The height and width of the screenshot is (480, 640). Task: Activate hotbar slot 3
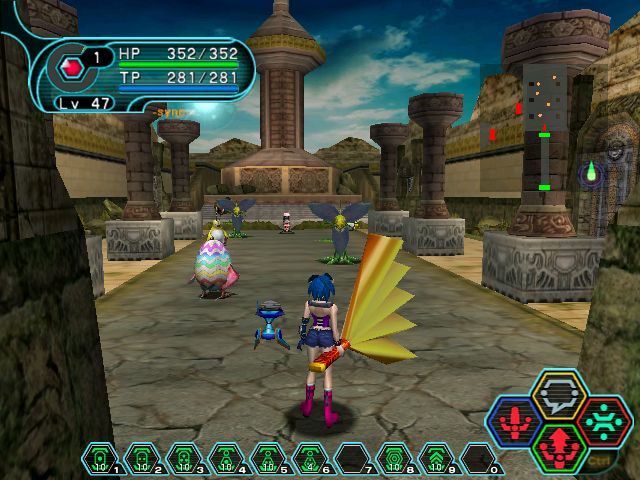click(183, 459)
